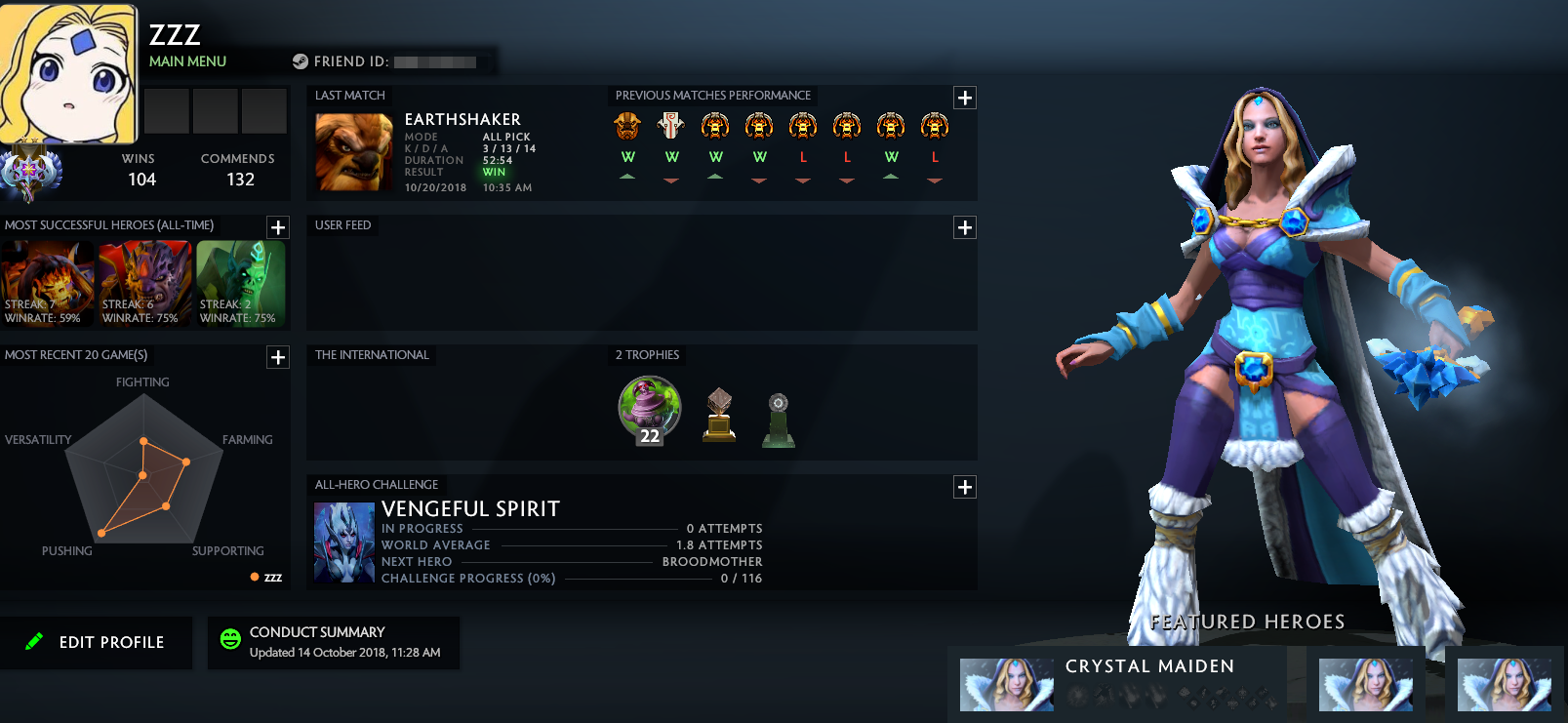Click the first hero icon under Previous Matches Performance
The image size is (1568, 723).
click(x=628, y=125)
